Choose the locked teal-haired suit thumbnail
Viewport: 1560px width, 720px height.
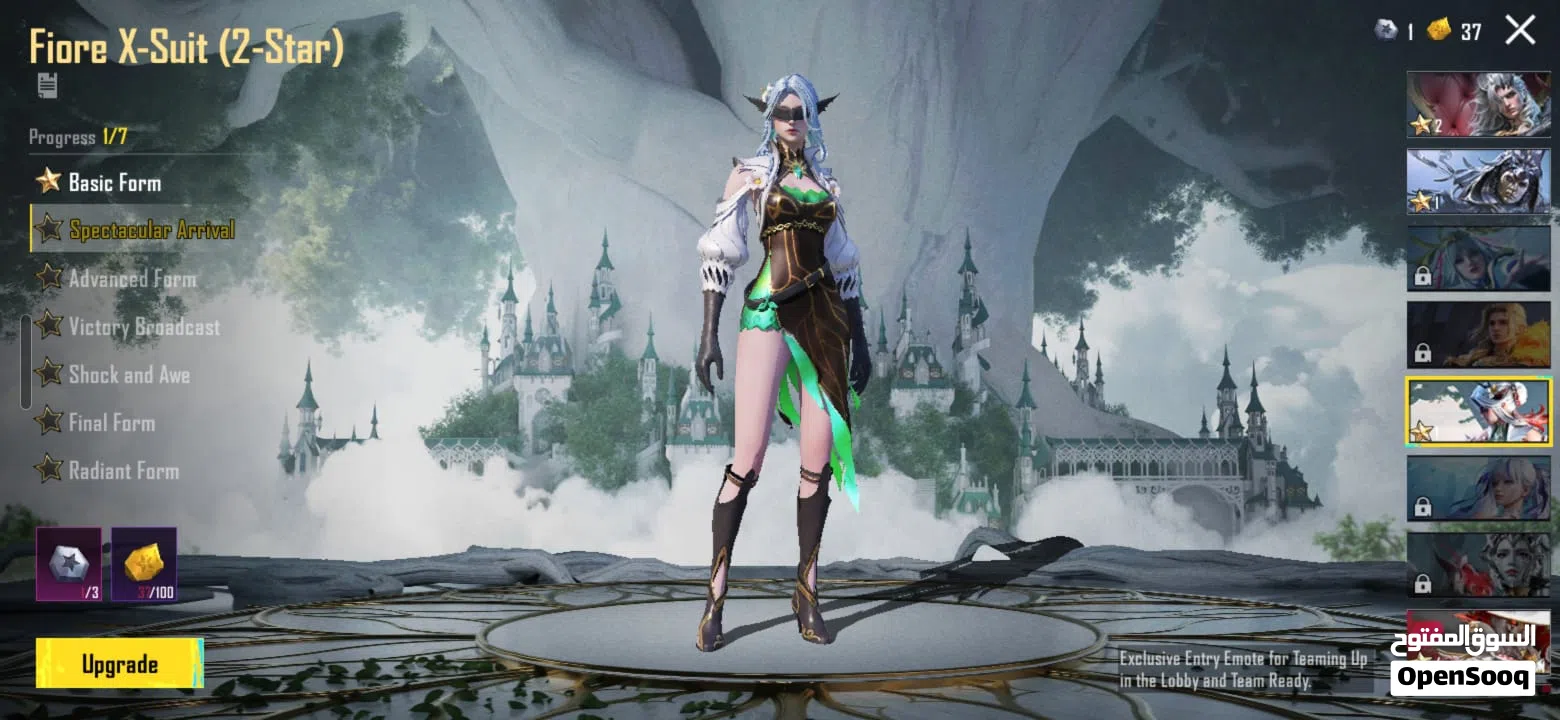pyautogui.click(x=1478, y=258)
